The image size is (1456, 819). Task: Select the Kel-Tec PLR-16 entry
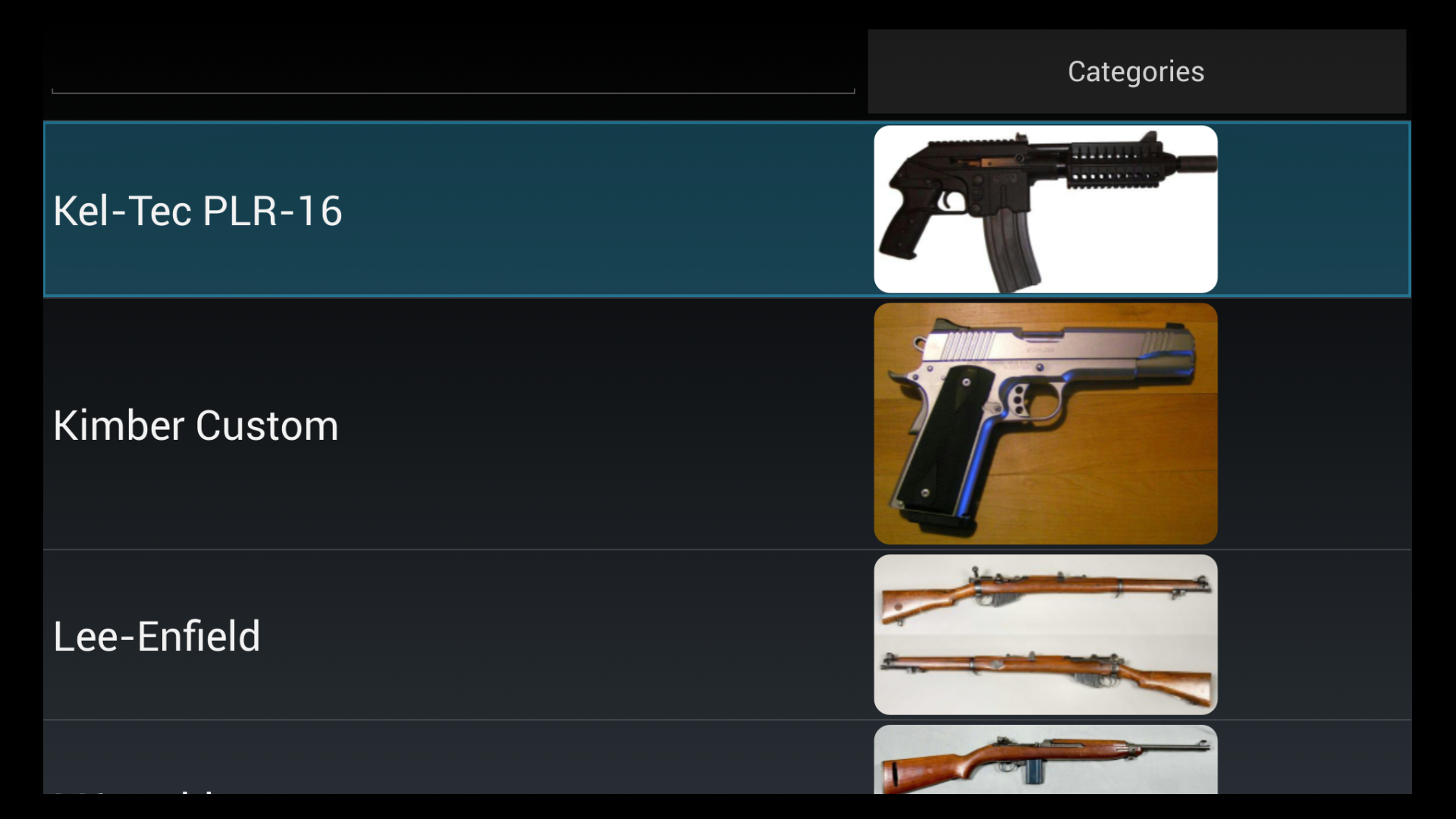[455, 209]
